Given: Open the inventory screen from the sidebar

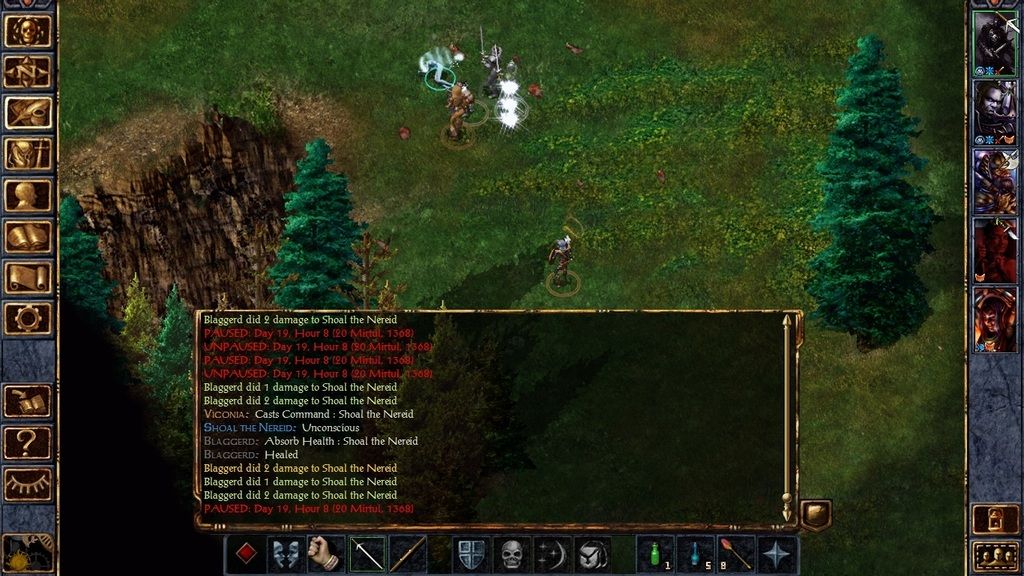Looking at the screenshot, I should coord(27,153).
